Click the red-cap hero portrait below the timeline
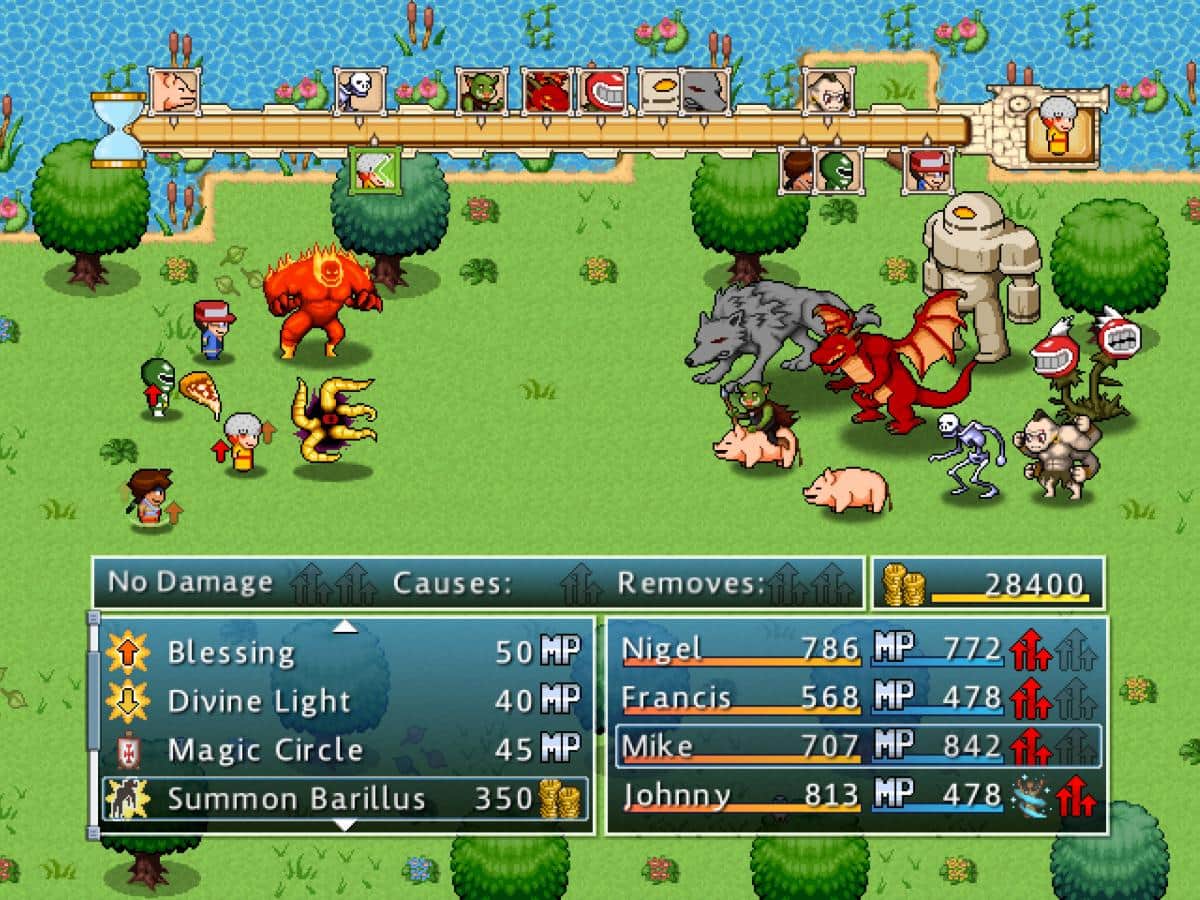Image resolution: width=1200 pixels, height=900 pixels. [928, 170]
